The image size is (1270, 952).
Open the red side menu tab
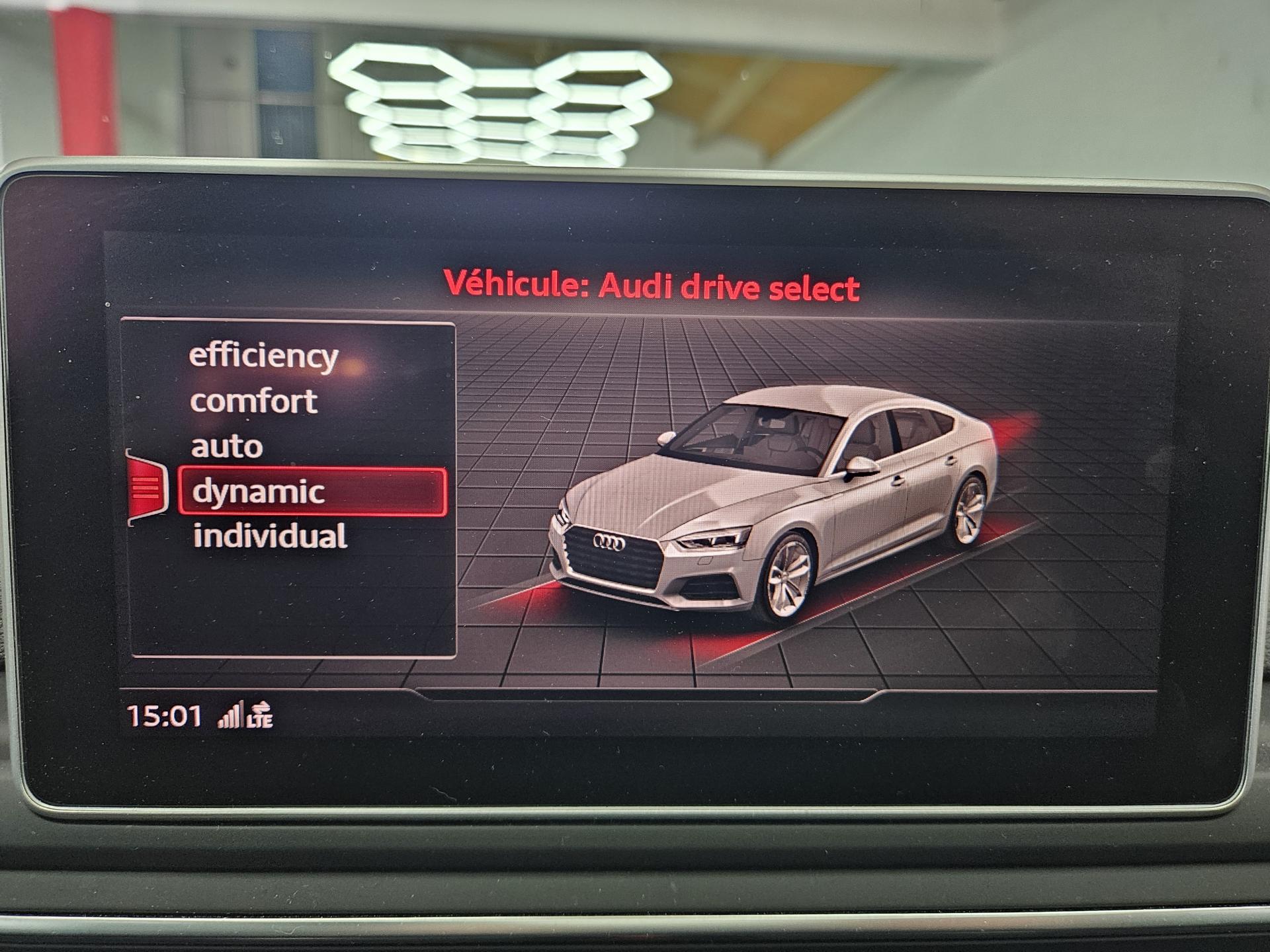click(146, 488)
